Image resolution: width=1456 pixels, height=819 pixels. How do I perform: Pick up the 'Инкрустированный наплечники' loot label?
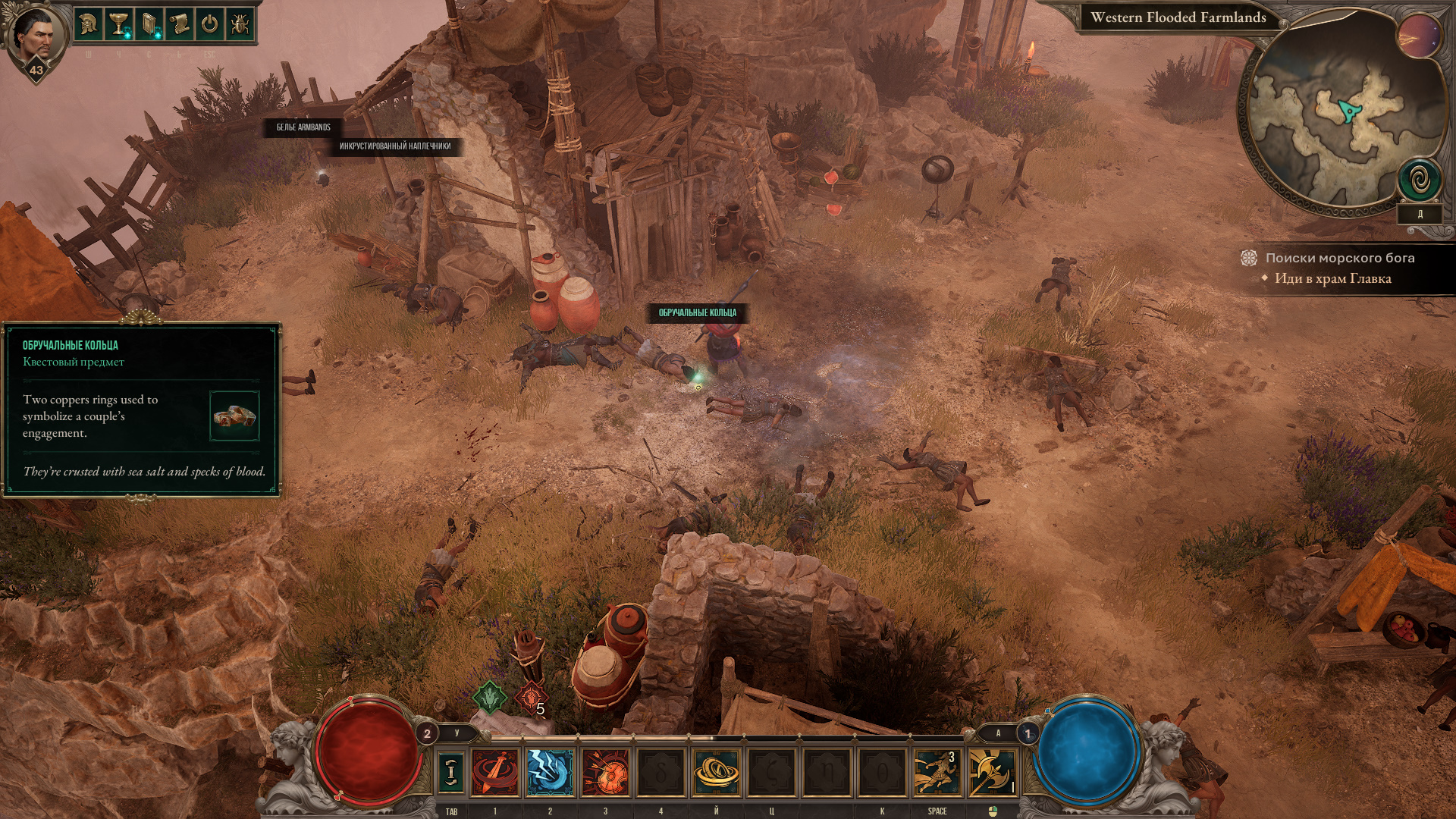[394, 146]
